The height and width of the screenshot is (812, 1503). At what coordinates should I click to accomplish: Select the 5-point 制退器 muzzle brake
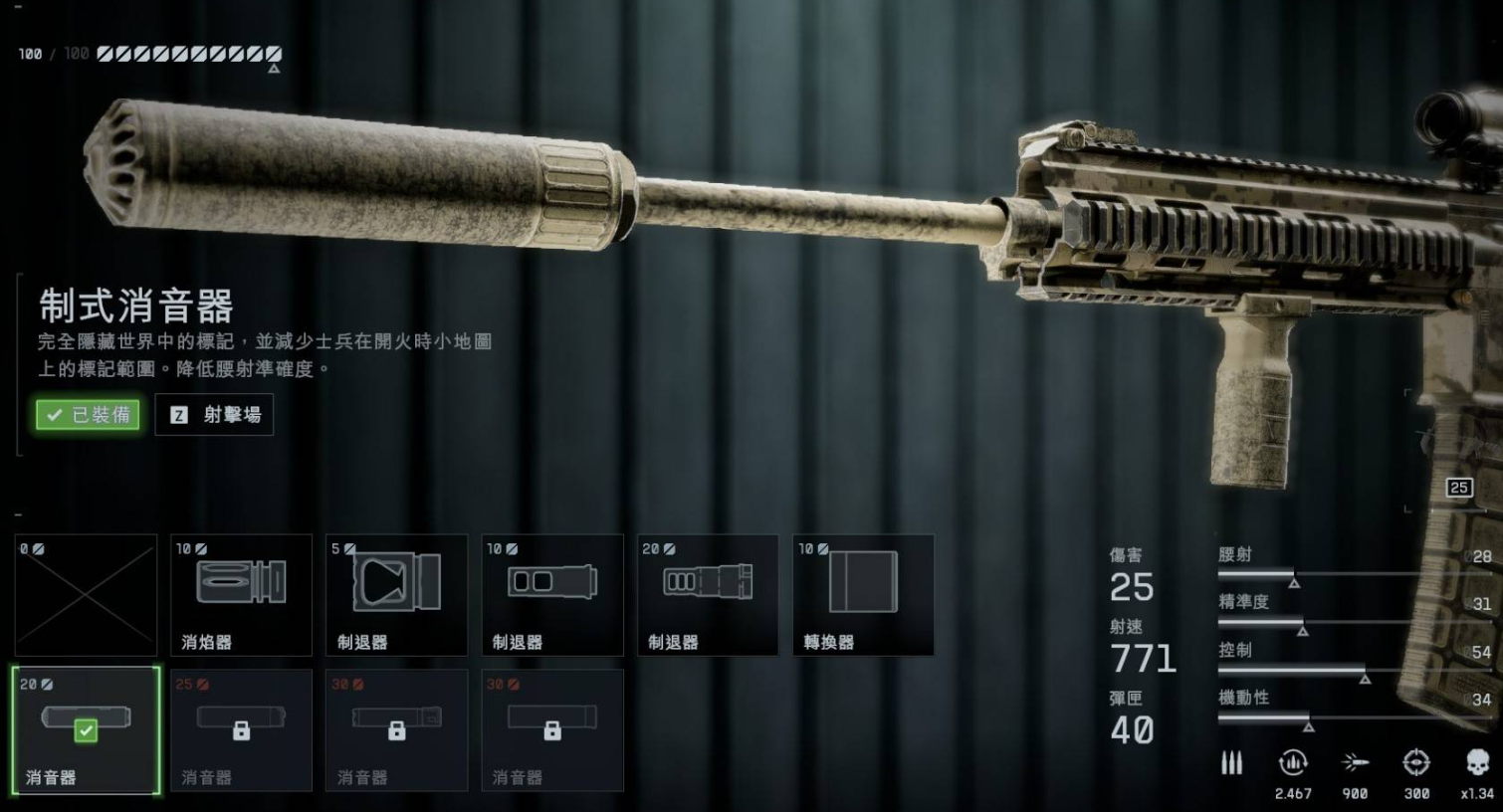coord(396,595)
